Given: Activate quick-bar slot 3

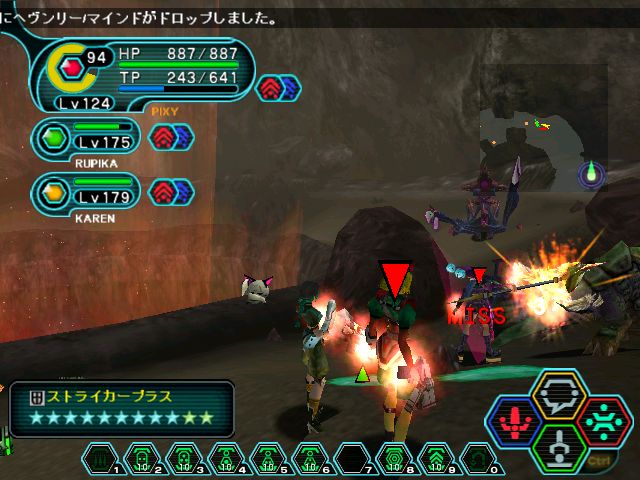Looking at the screenshot, I should click(183, 459).
